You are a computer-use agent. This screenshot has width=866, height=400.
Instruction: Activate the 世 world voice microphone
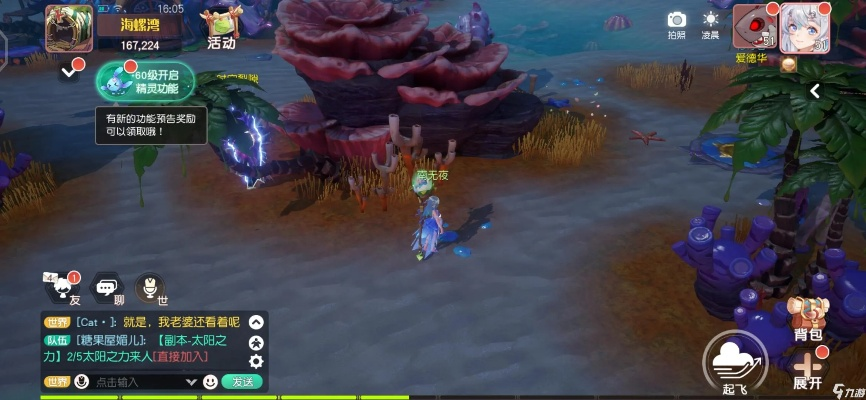point(151,290)
